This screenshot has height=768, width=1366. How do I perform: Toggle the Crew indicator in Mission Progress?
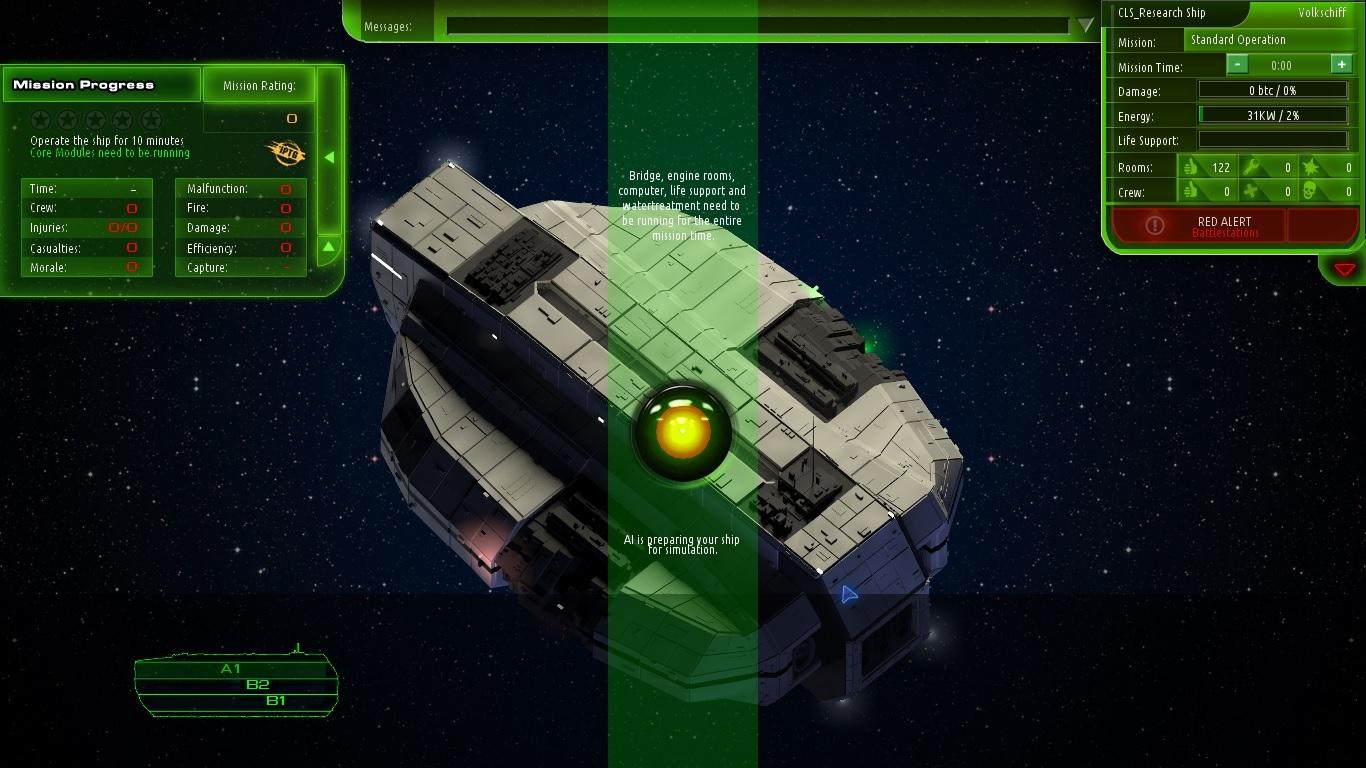[131, 207]
